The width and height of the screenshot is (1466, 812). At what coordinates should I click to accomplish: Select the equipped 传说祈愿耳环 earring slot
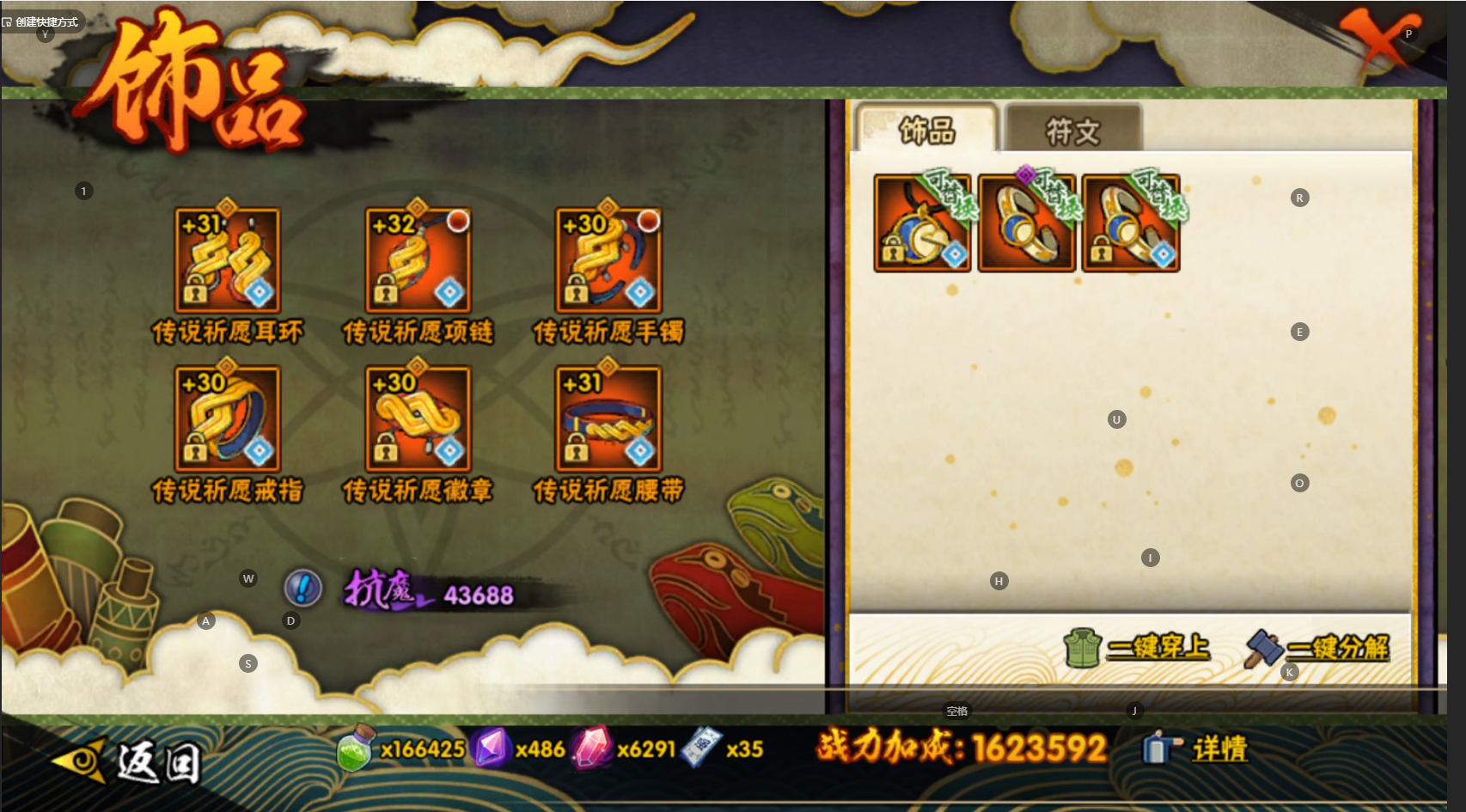tap(228, 261)
